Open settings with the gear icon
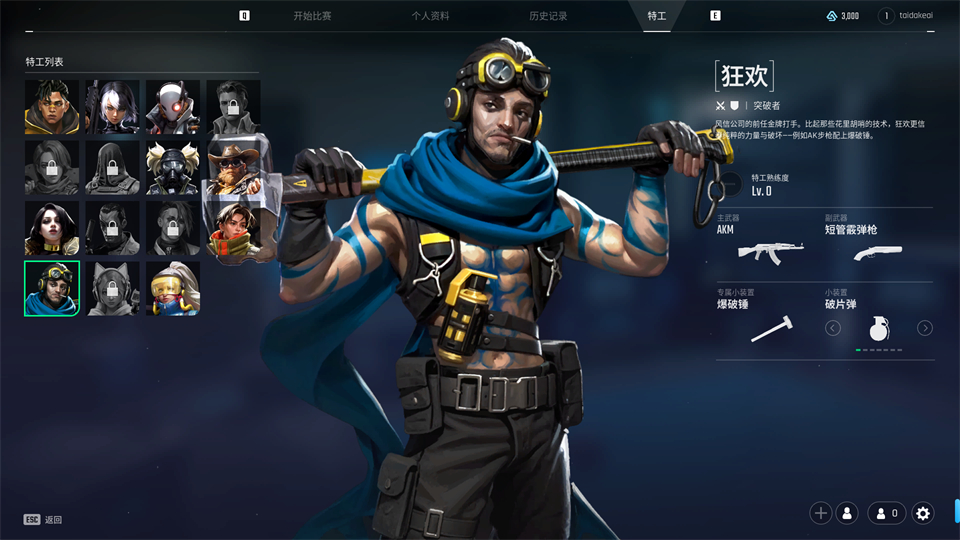The width and height of the screenshot is (960, 540). [x=923, y=513]
